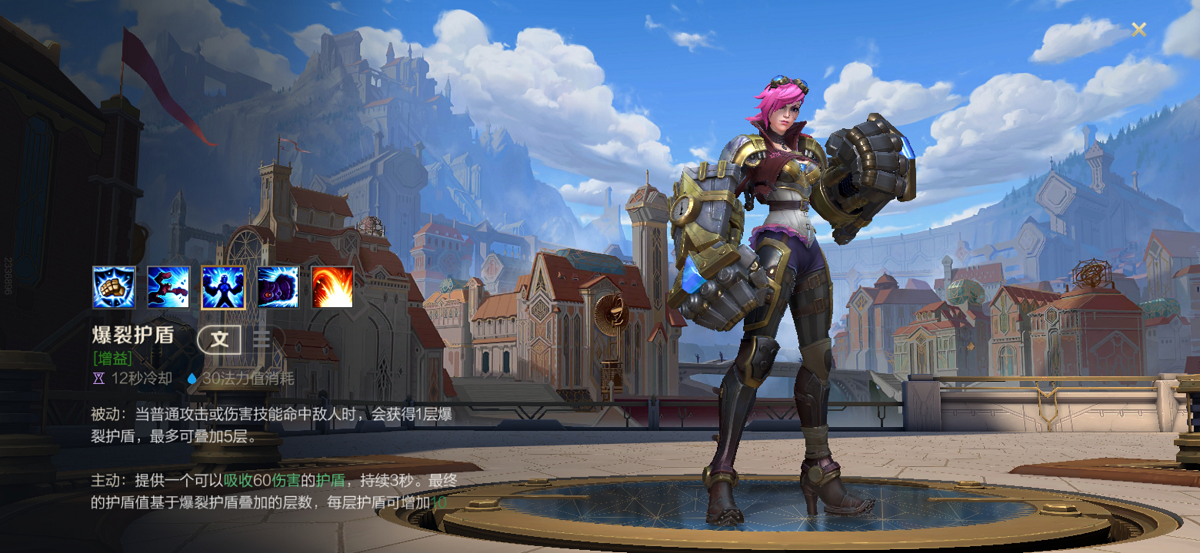Switch to the 文 text description view
Image resolution: width=1200 pixels, height=553 pixels.
pyautogui.click(x=219, y=339)
